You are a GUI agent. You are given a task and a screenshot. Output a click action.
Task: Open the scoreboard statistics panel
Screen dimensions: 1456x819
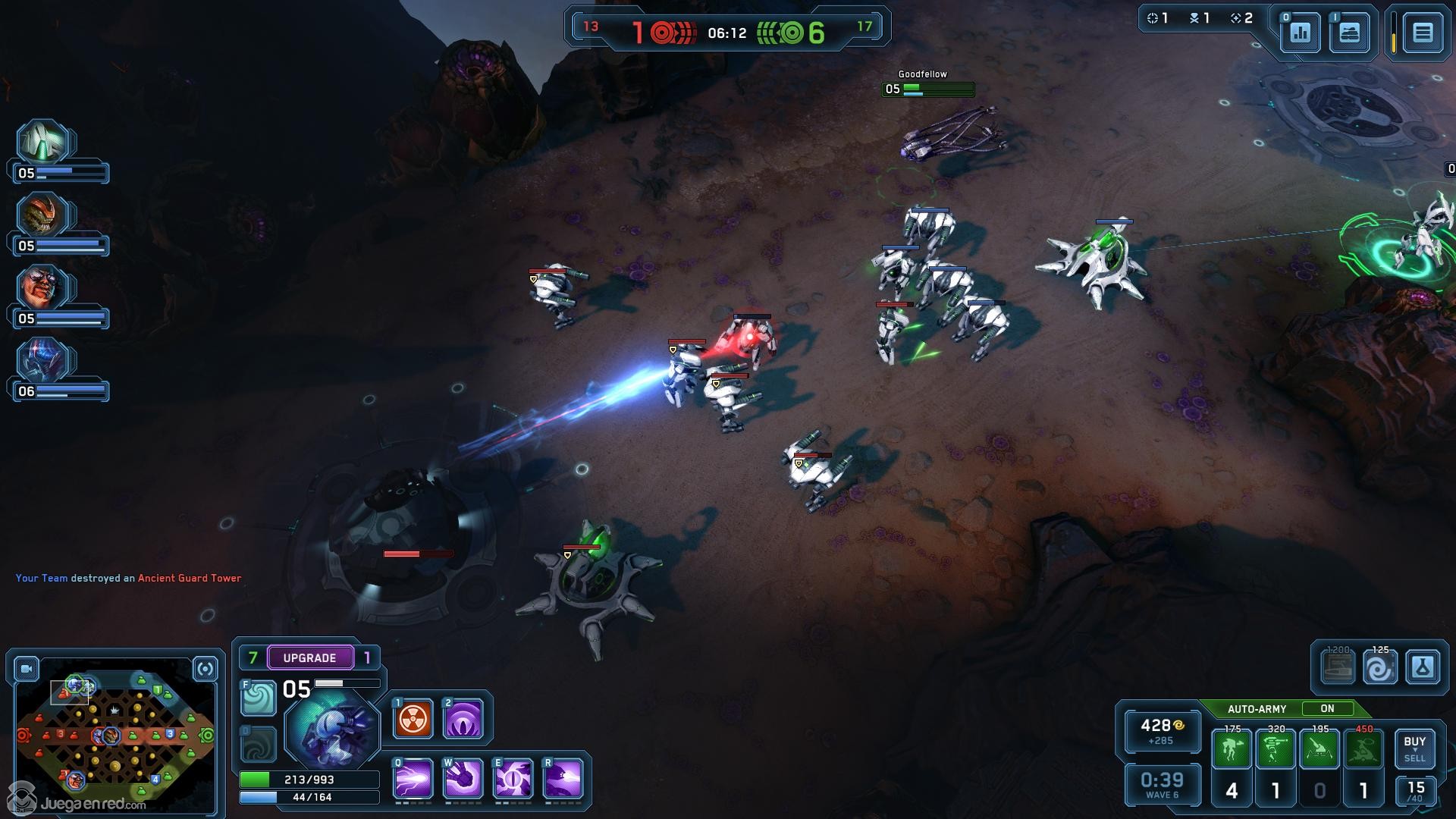1301,33
